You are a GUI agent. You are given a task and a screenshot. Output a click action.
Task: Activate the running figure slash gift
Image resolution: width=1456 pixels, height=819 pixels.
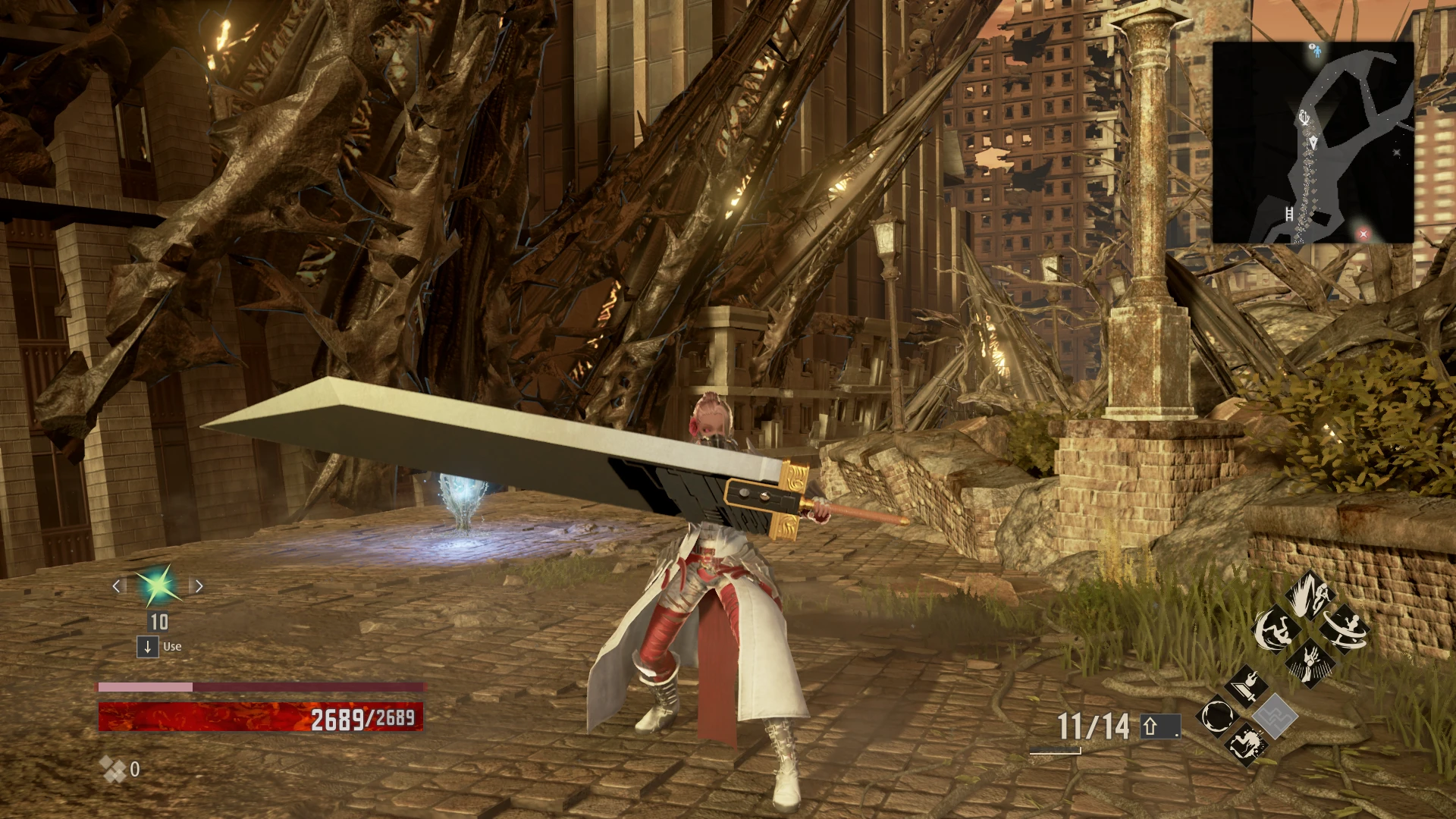pos(1310,593)
